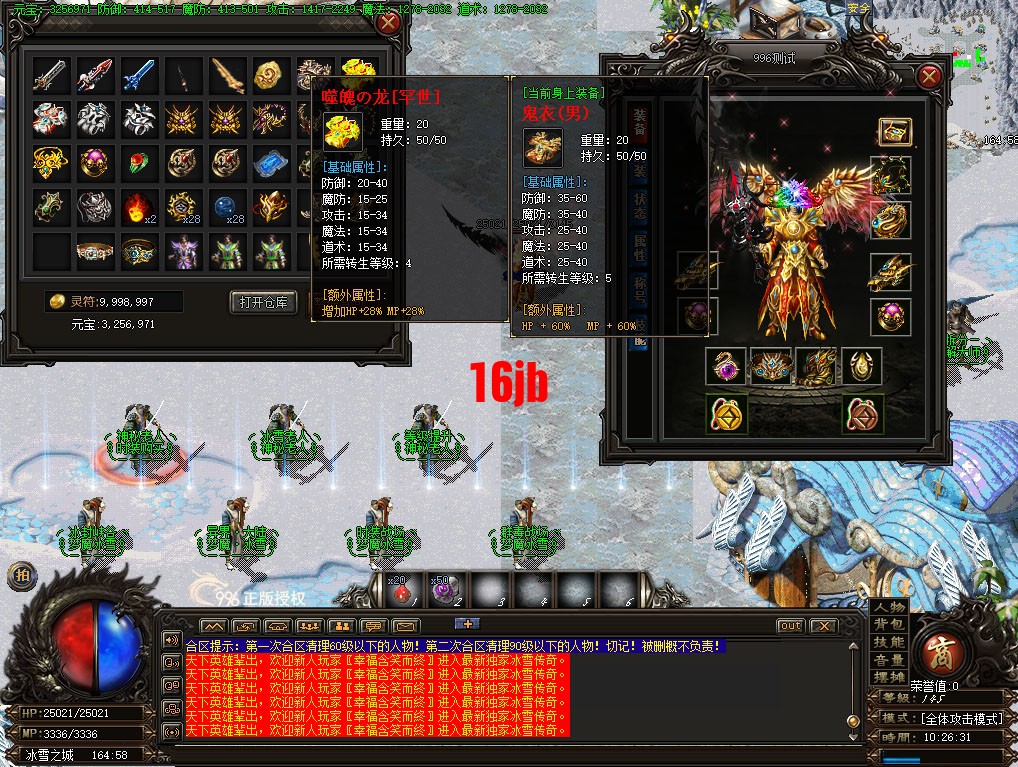Select the blue sword in inventory
The height and width of the screenshot is (767, 1018).
pyautogui.click(x=139, y=74)
